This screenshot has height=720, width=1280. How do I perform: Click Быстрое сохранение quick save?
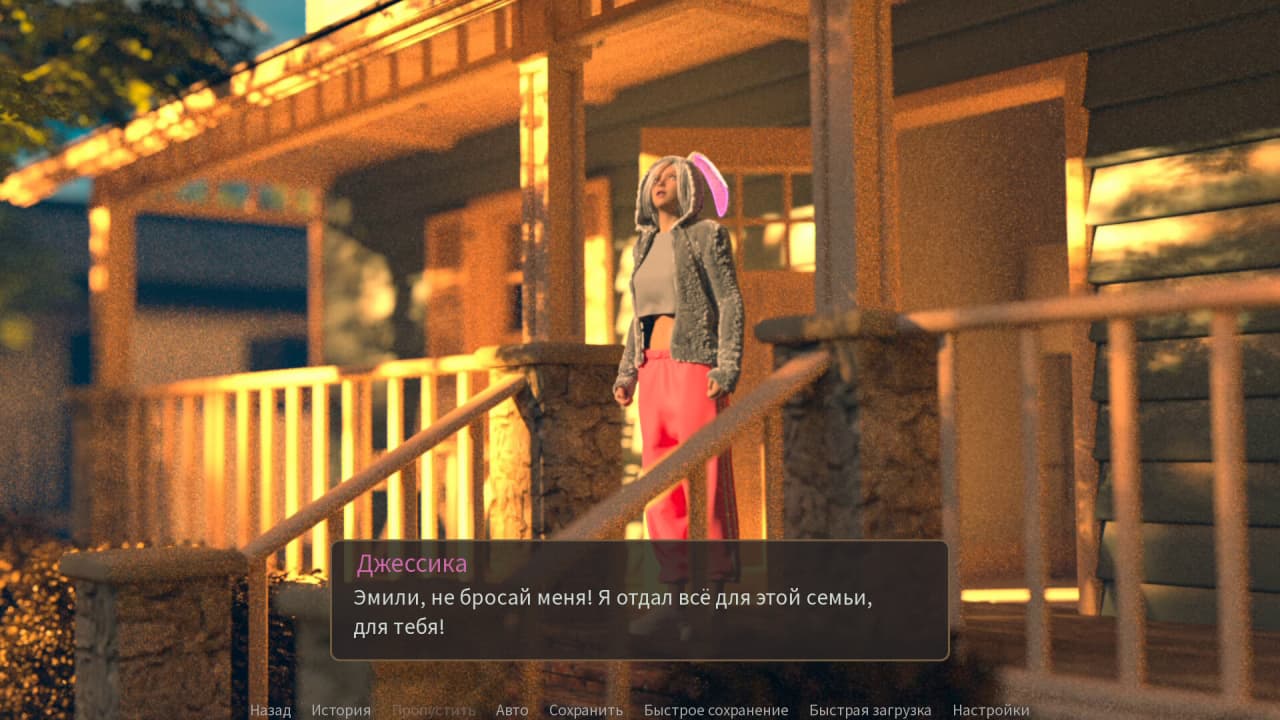point(716,711)
